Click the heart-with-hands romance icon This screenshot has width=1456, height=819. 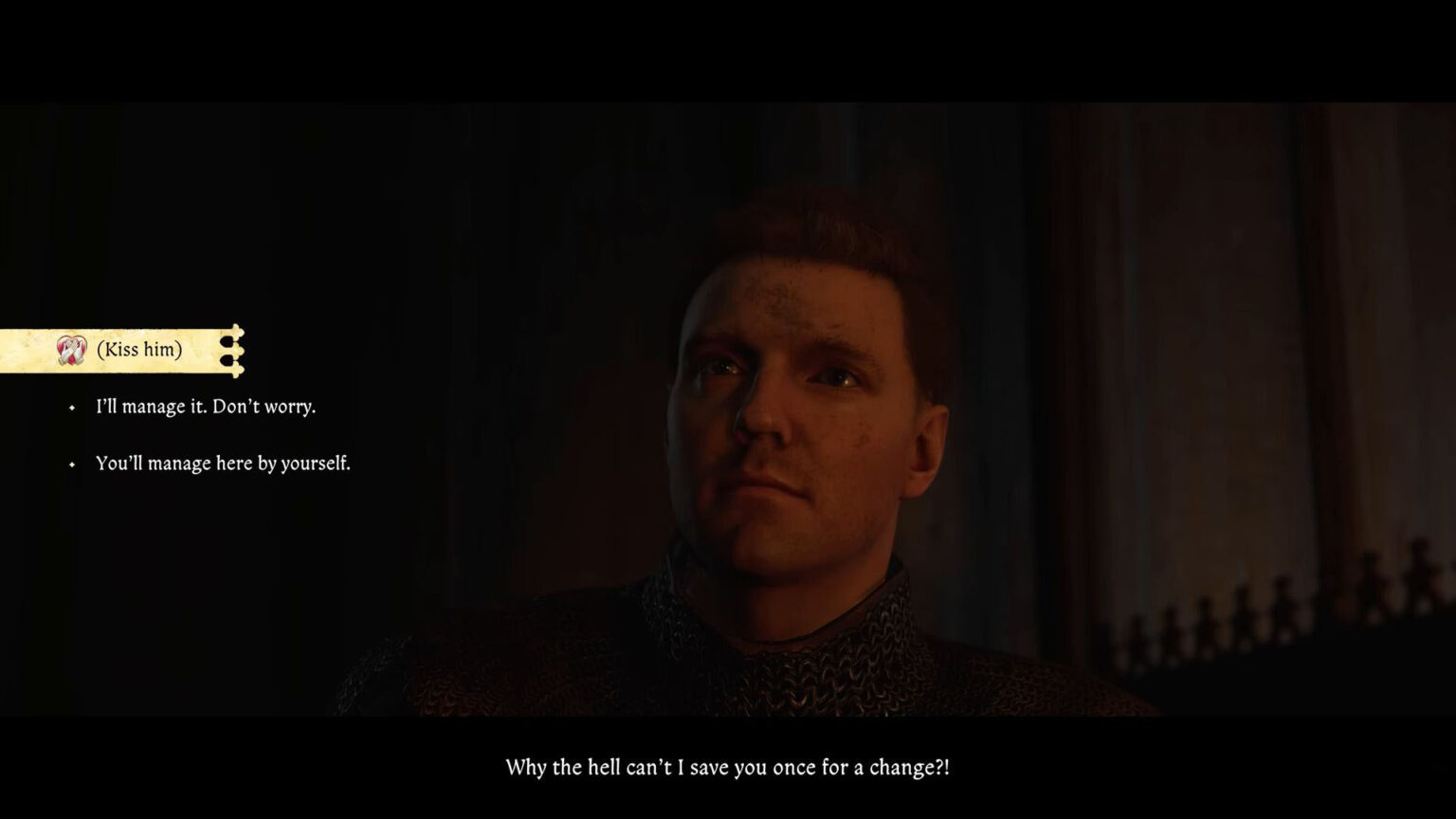coord(71,349)
